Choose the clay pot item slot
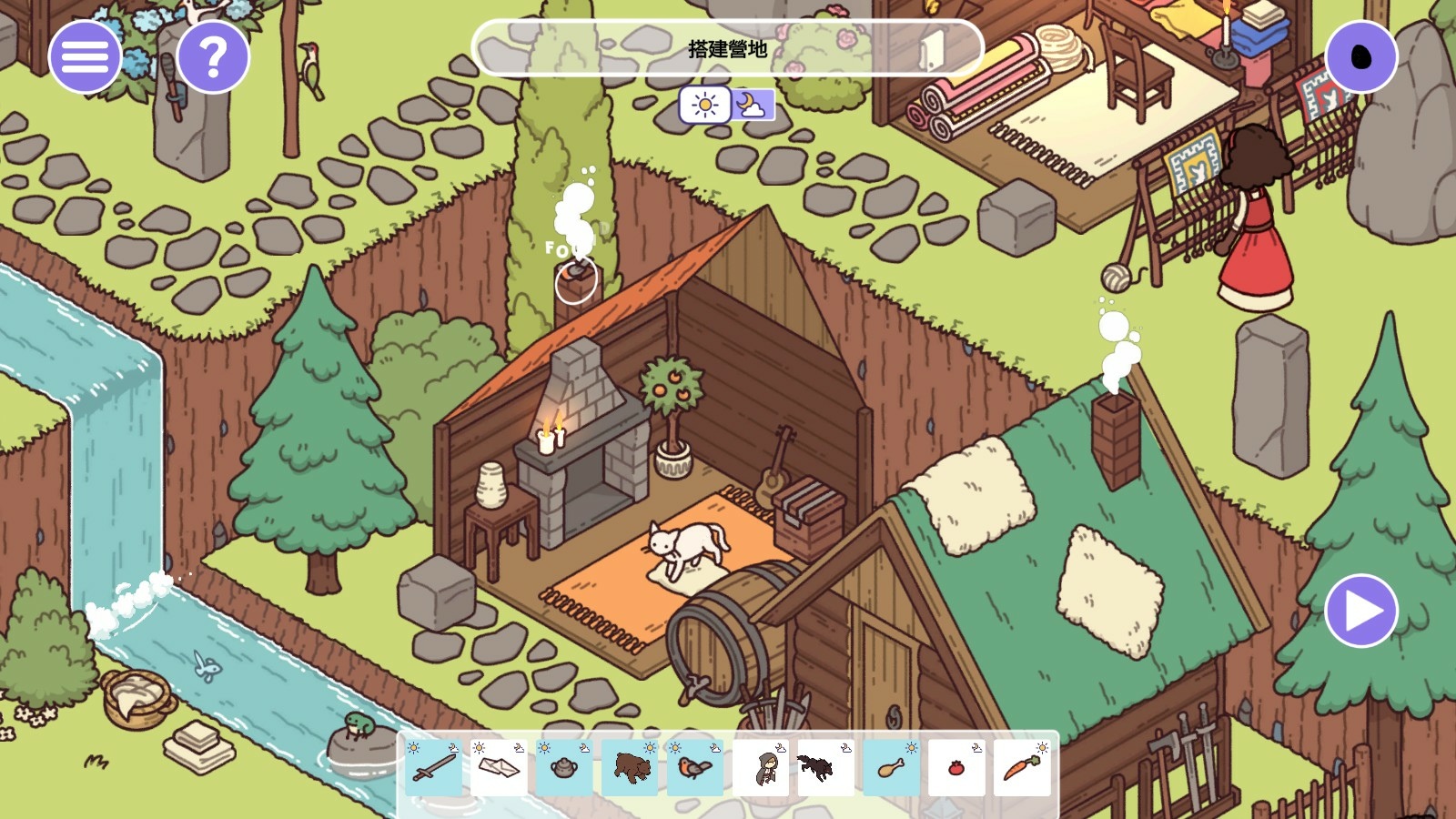 click(x=564, y=767)
